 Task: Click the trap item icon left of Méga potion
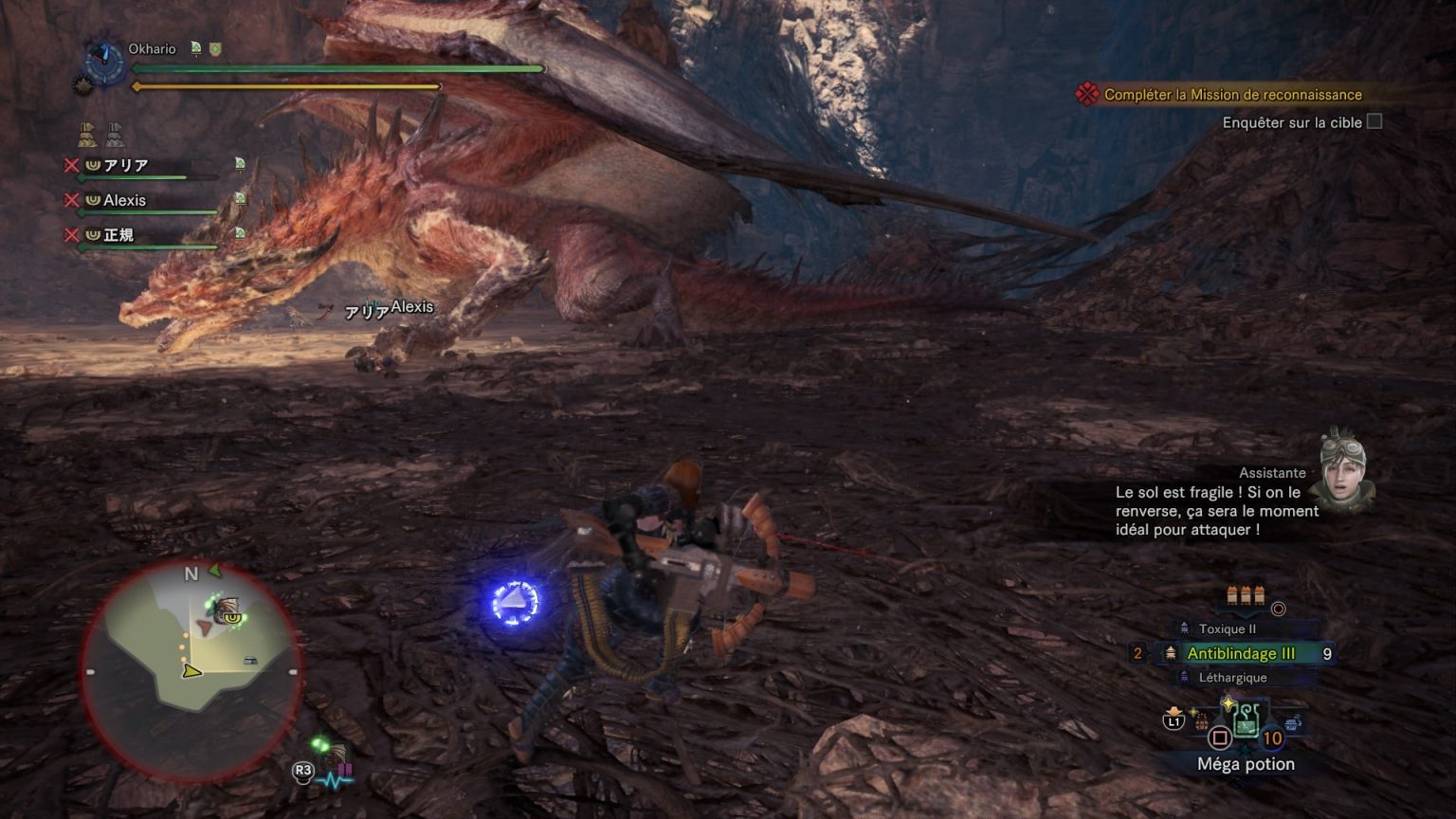(1200, 720)
